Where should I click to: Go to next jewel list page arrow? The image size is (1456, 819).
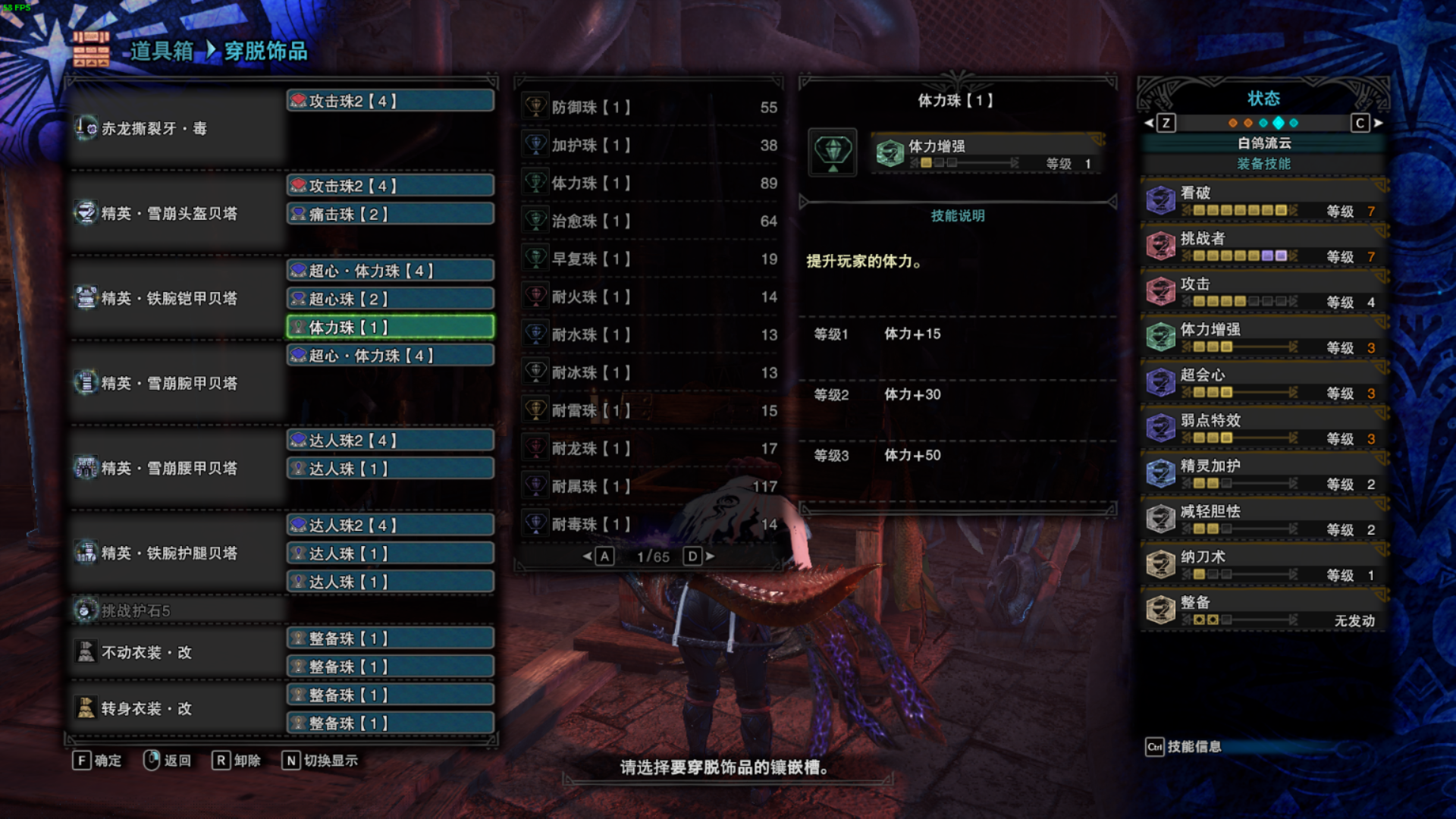[711, 557]
